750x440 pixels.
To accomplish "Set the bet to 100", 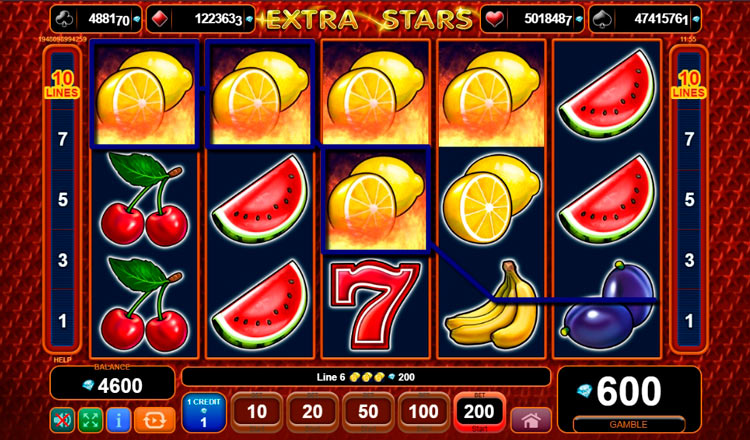I will coord(424,412).
